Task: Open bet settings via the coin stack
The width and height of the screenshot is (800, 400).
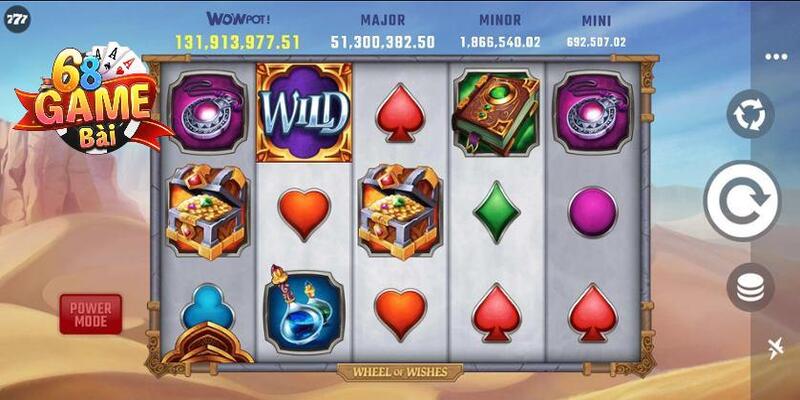Action: [750, 287]
